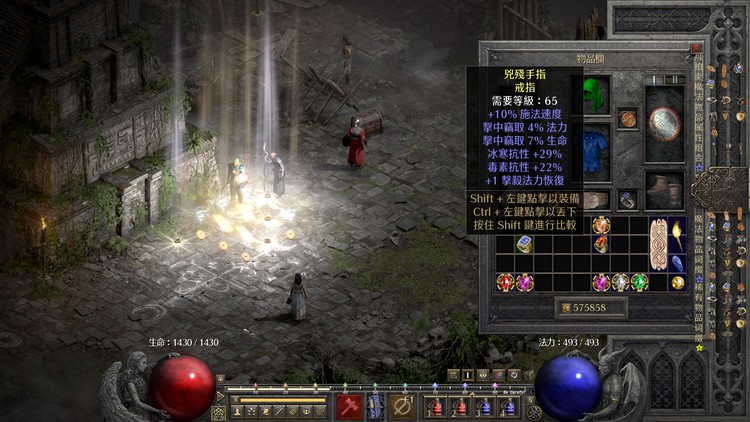This screenshot has width=750, height=422.
Task: Select the green helmet equipment slot
Action: [596, 96]
